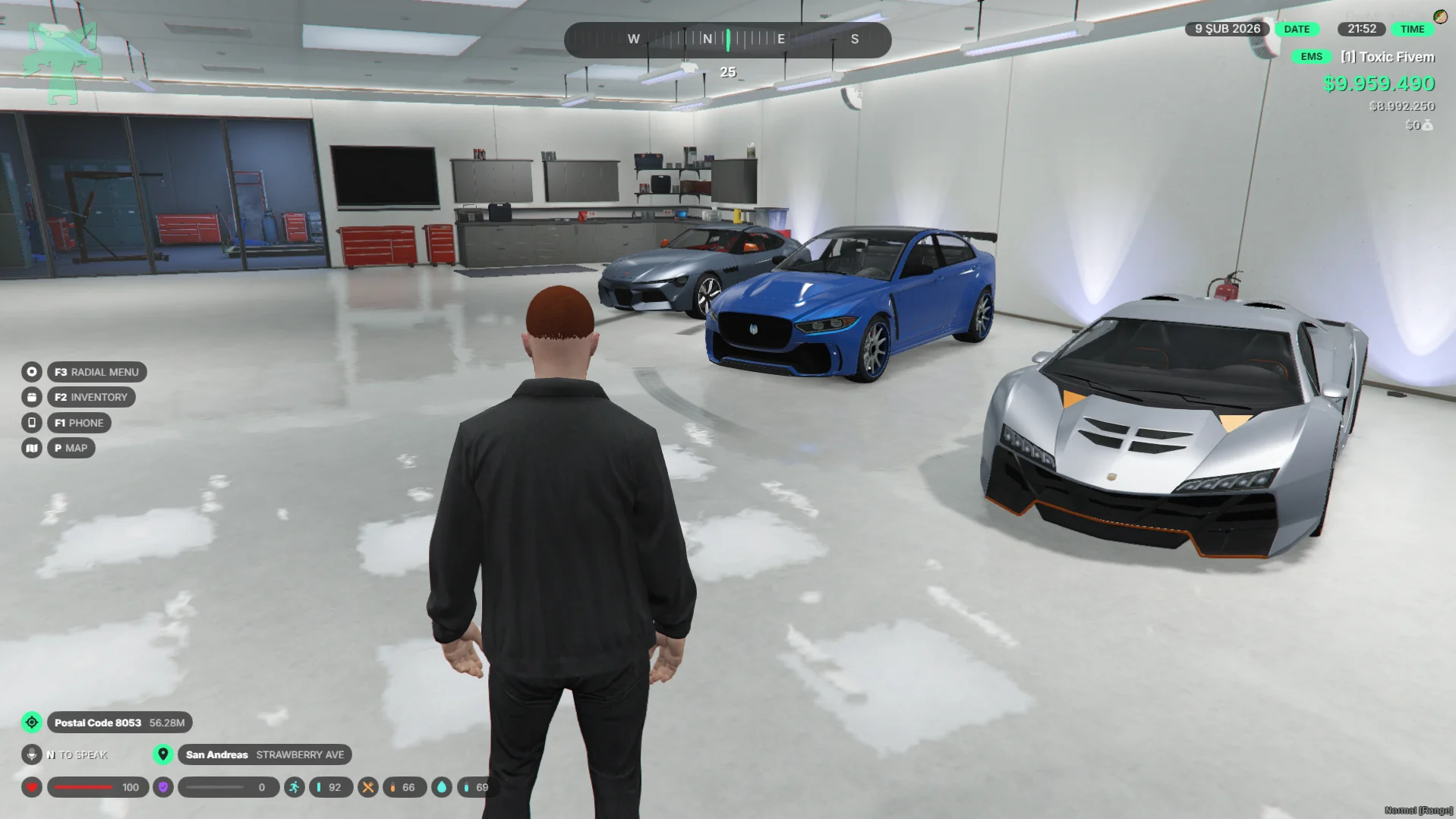Click the crosshair postal code icon
This screenshot has width=1456, height=819.
32,723
